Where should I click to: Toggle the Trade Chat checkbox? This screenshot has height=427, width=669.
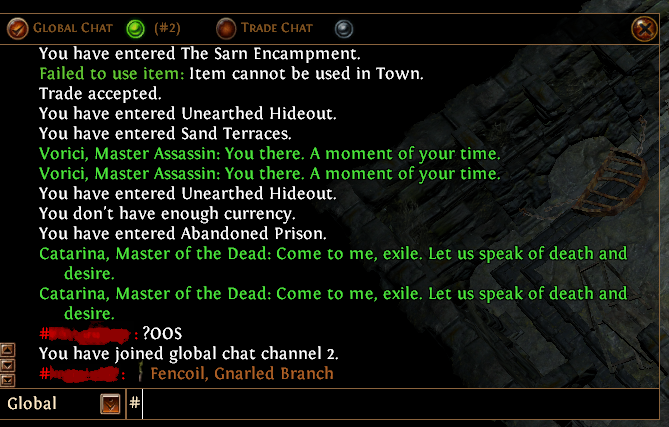[x=226, y=28]
